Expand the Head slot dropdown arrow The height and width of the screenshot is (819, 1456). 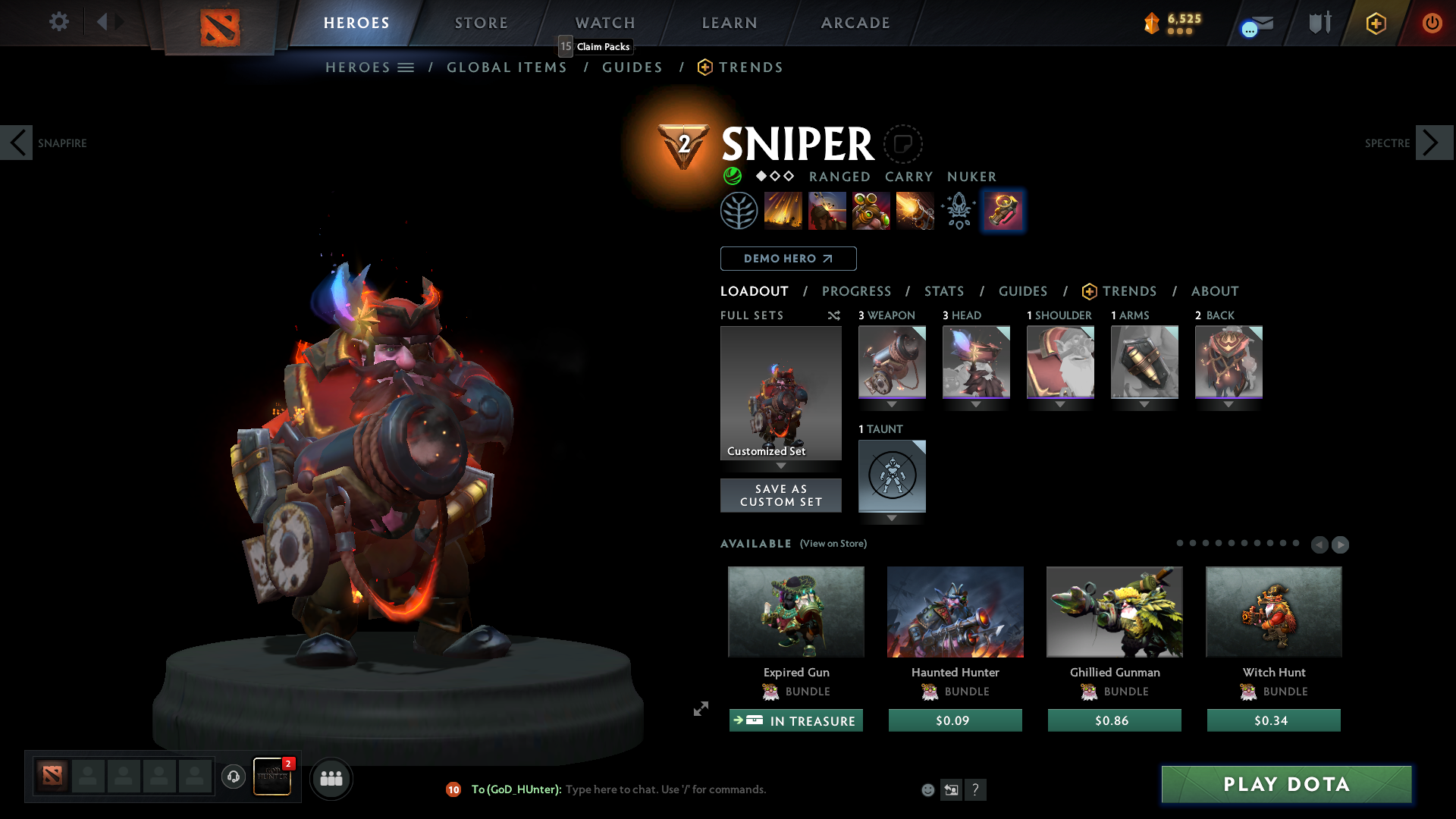coord(976,405)
